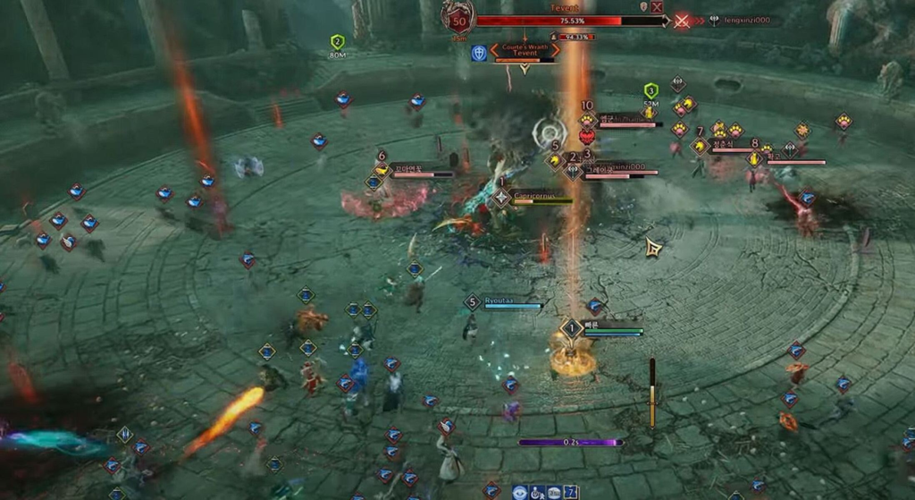Click the crossed swords target icon
This screenshot has height=500, width=915.
click(682, 20)
